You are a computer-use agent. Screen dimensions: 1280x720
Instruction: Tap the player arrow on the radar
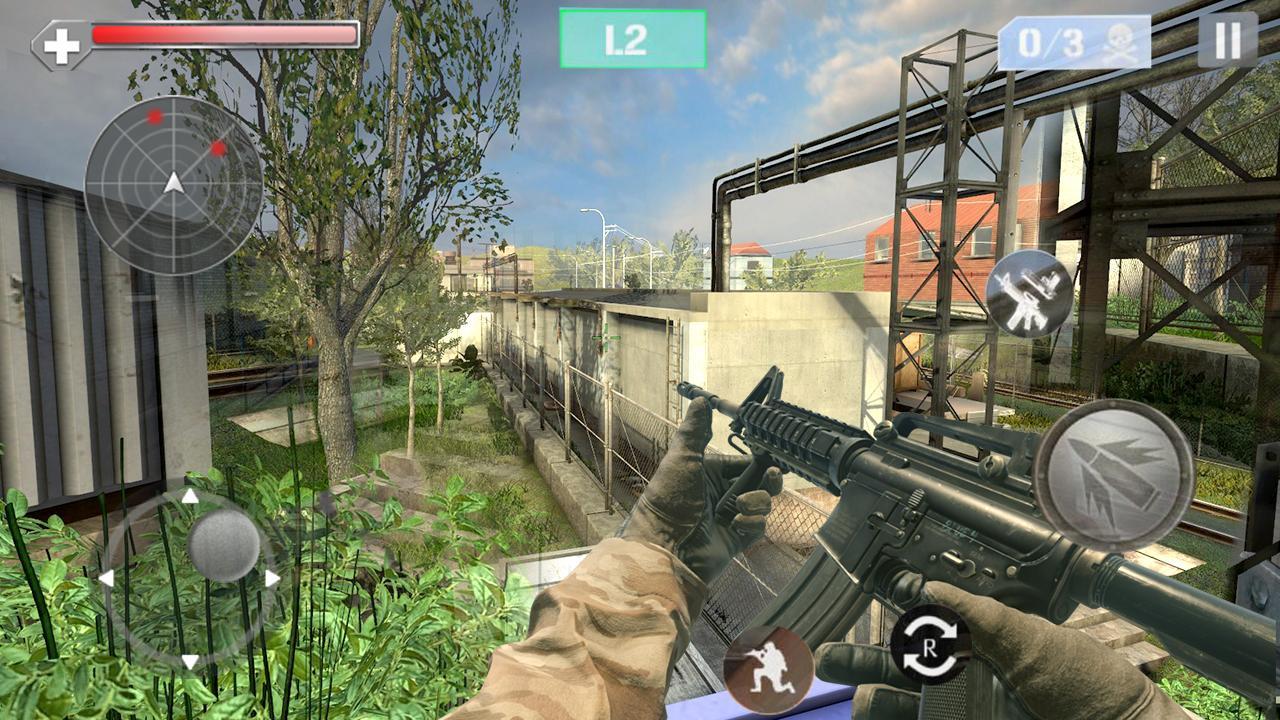click(172, 186)
